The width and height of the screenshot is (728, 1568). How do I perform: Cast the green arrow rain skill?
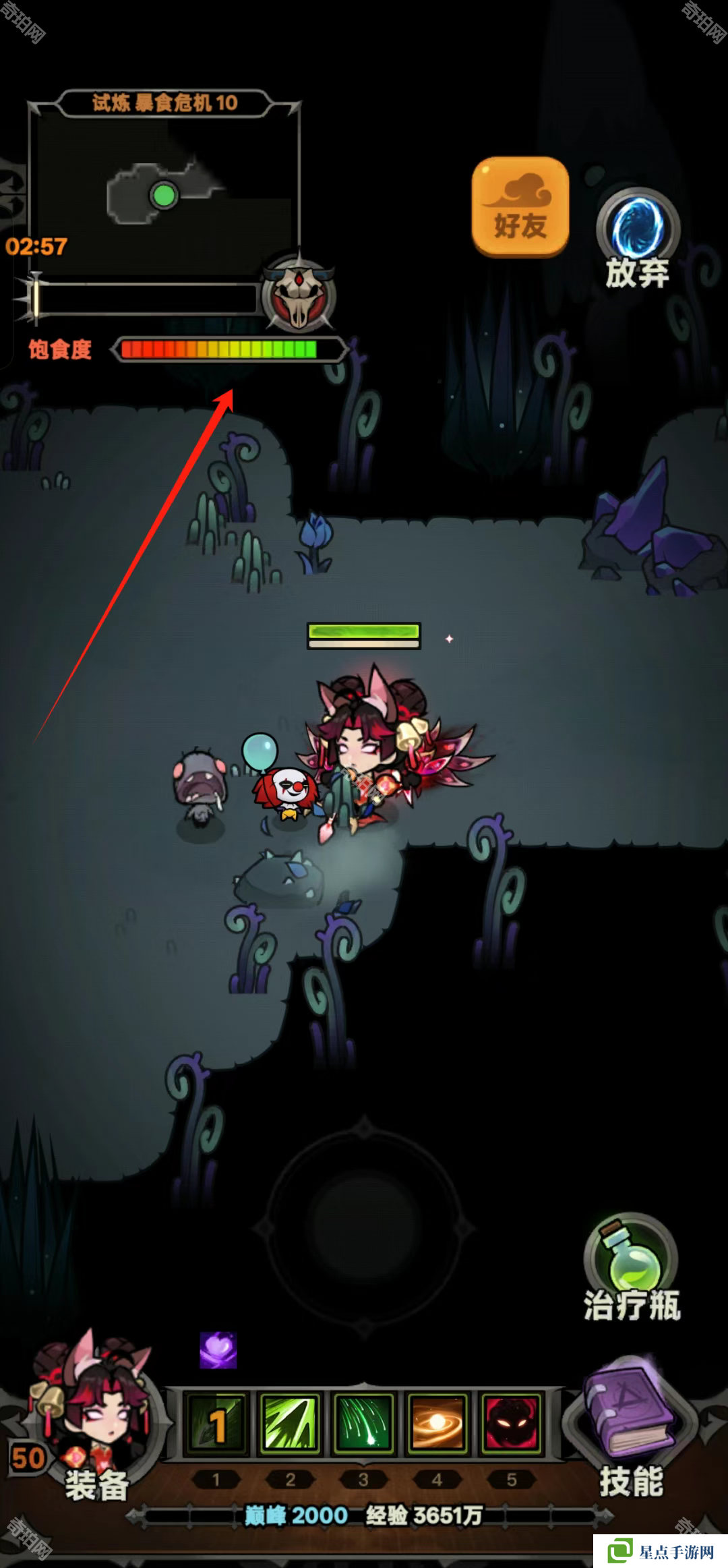[363, 1423]
